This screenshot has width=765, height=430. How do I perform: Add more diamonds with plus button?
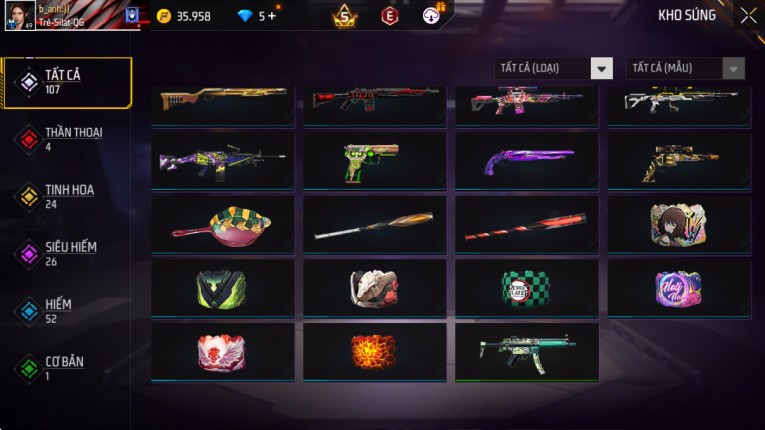pos(271,16)
